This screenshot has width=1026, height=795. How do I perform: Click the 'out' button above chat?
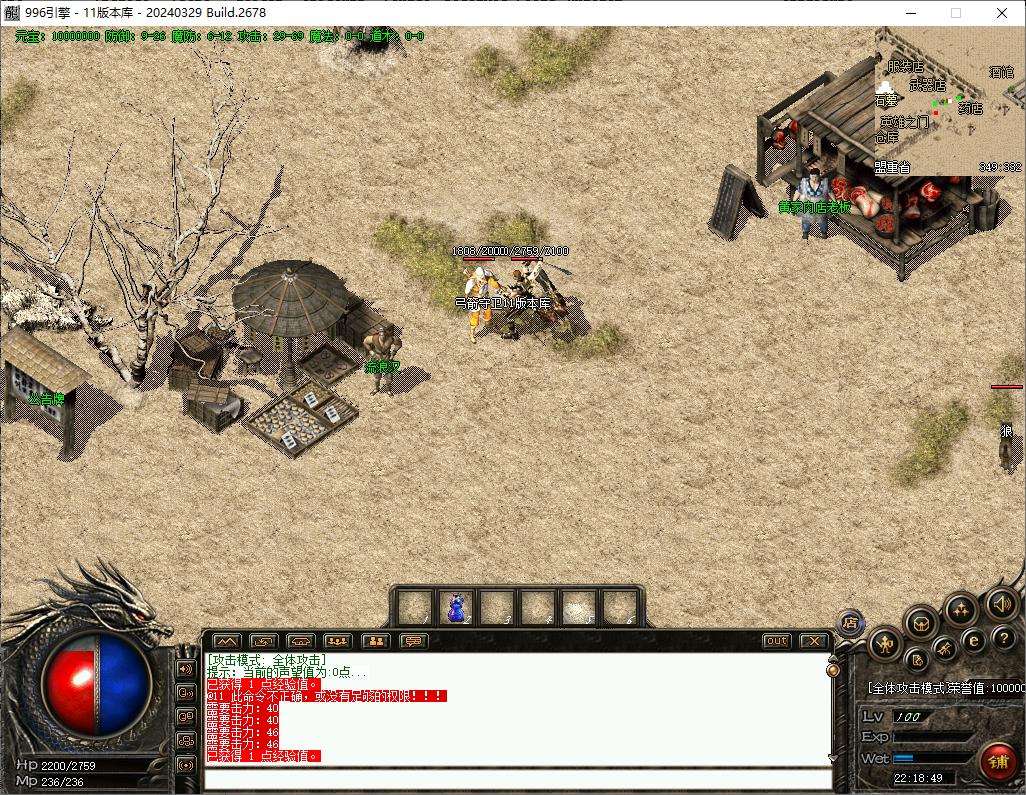click(776, 641)
